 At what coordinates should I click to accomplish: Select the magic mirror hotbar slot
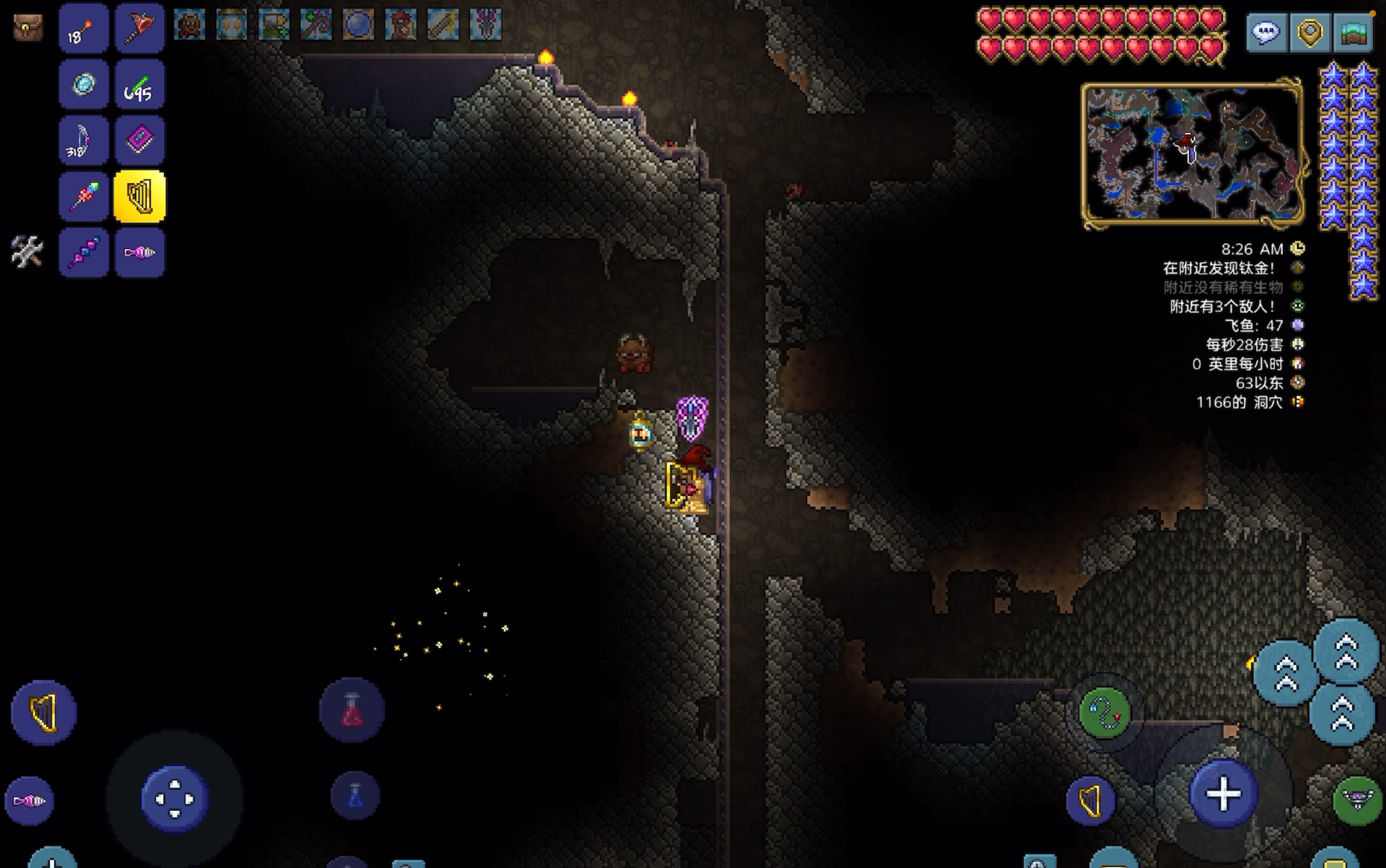tap(83, 84)
